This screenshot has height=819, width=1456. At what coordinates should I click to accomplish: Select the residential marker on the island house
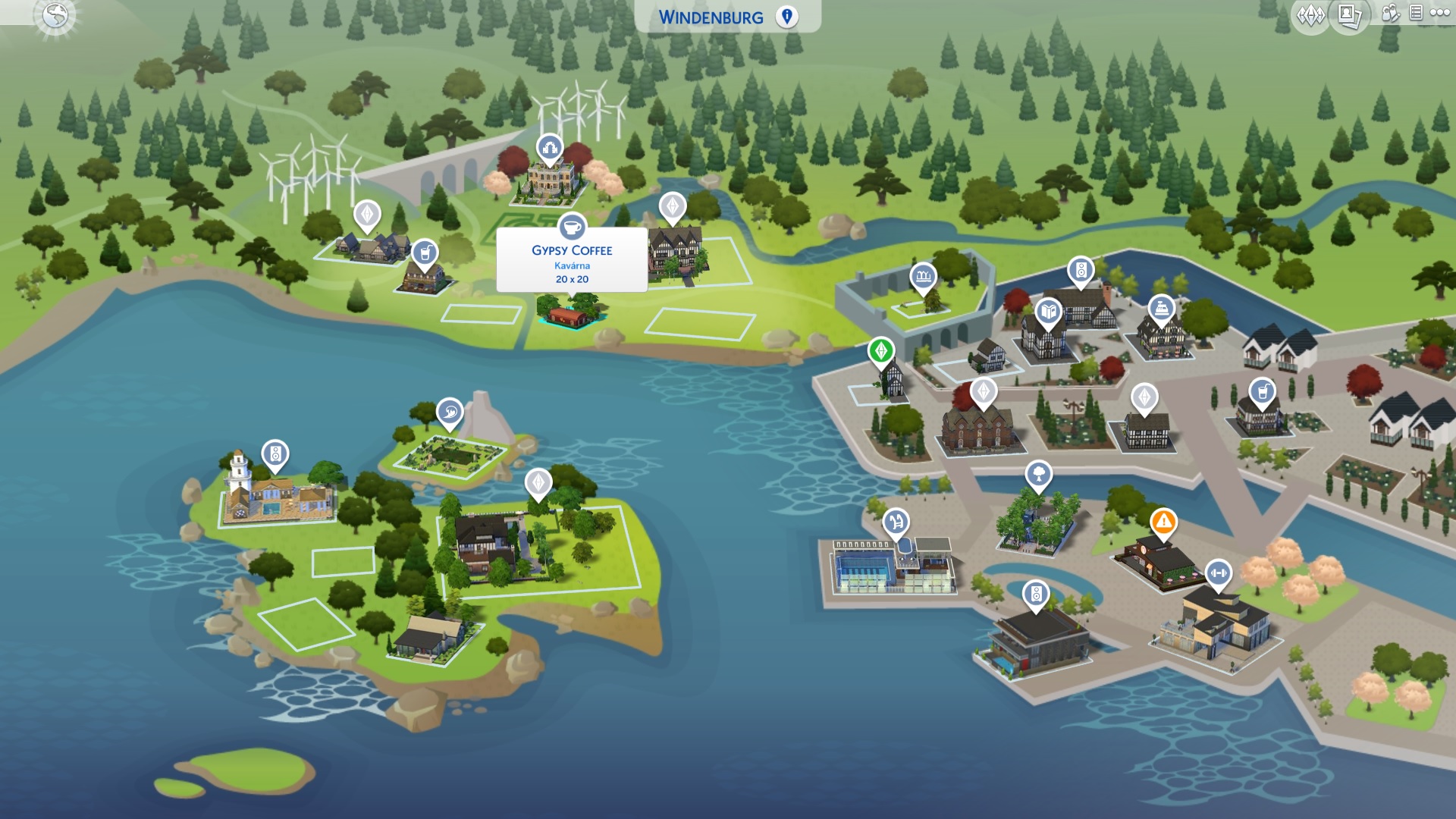(538, 482)
